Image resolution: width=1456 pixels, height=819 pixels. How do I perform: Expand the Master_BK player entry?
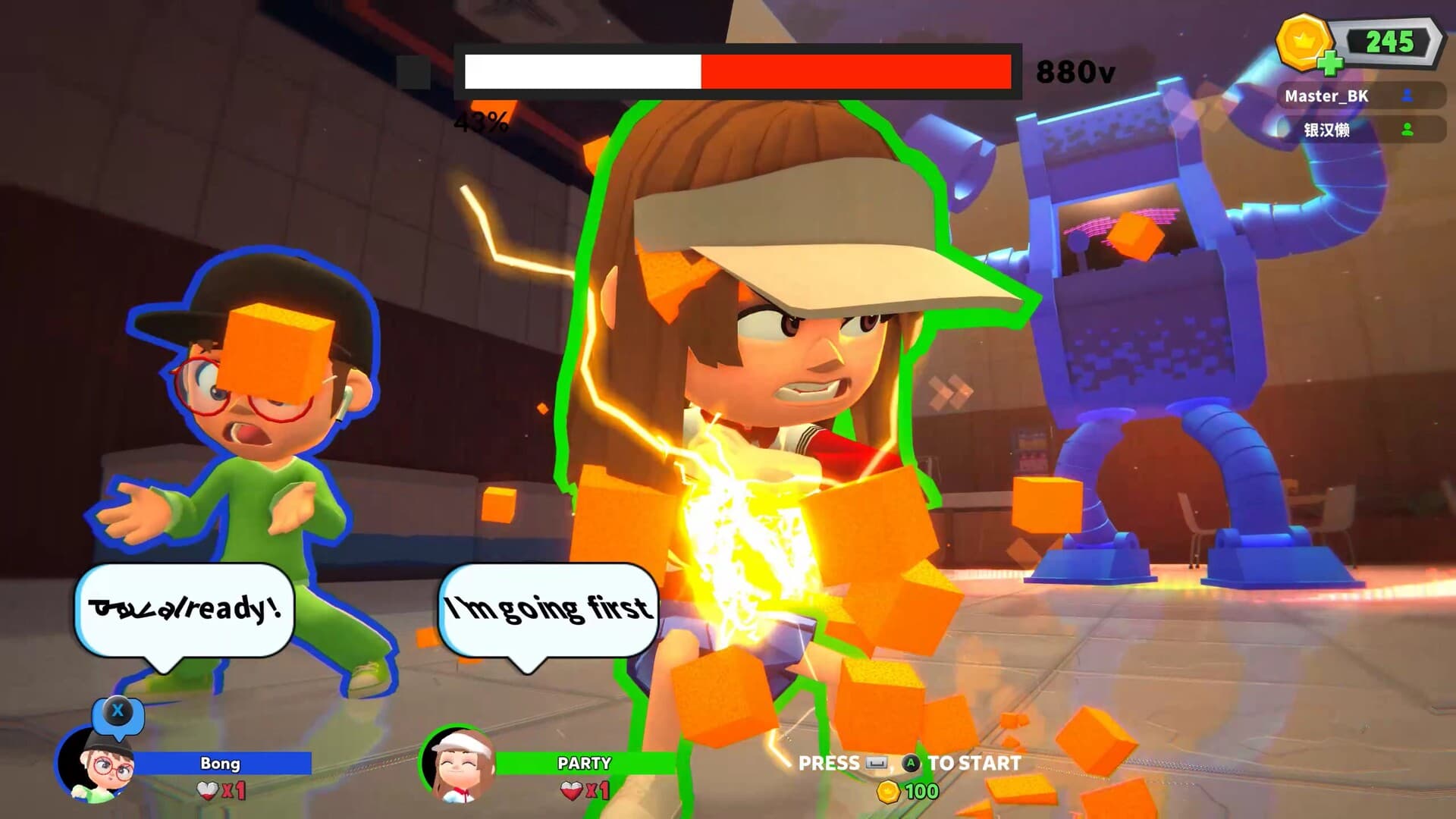(1335, 96)
